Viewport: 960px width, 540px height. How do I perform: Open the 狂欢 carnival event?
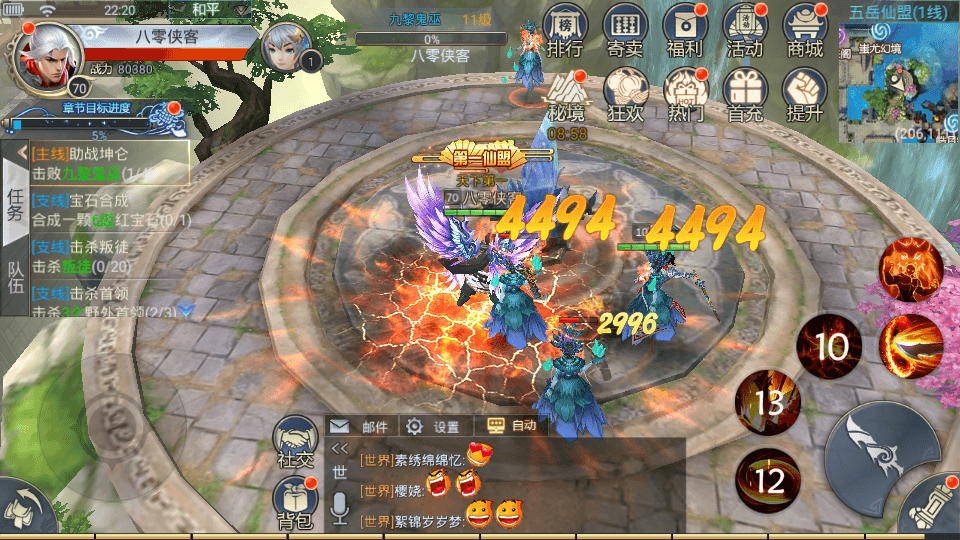tap(626, 94)
